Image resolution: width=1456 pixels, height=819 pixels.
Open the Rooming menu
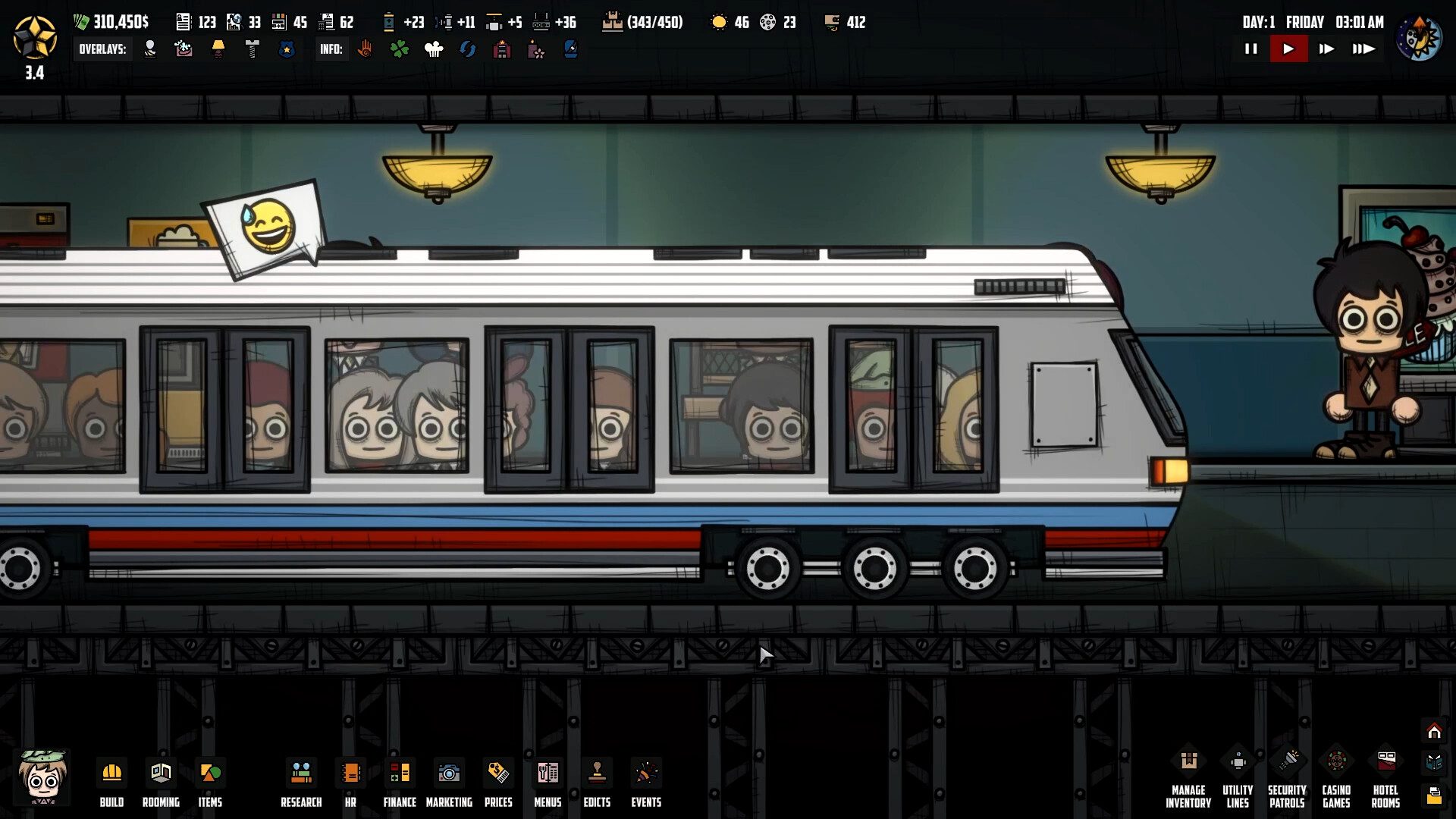coord(161,783)
